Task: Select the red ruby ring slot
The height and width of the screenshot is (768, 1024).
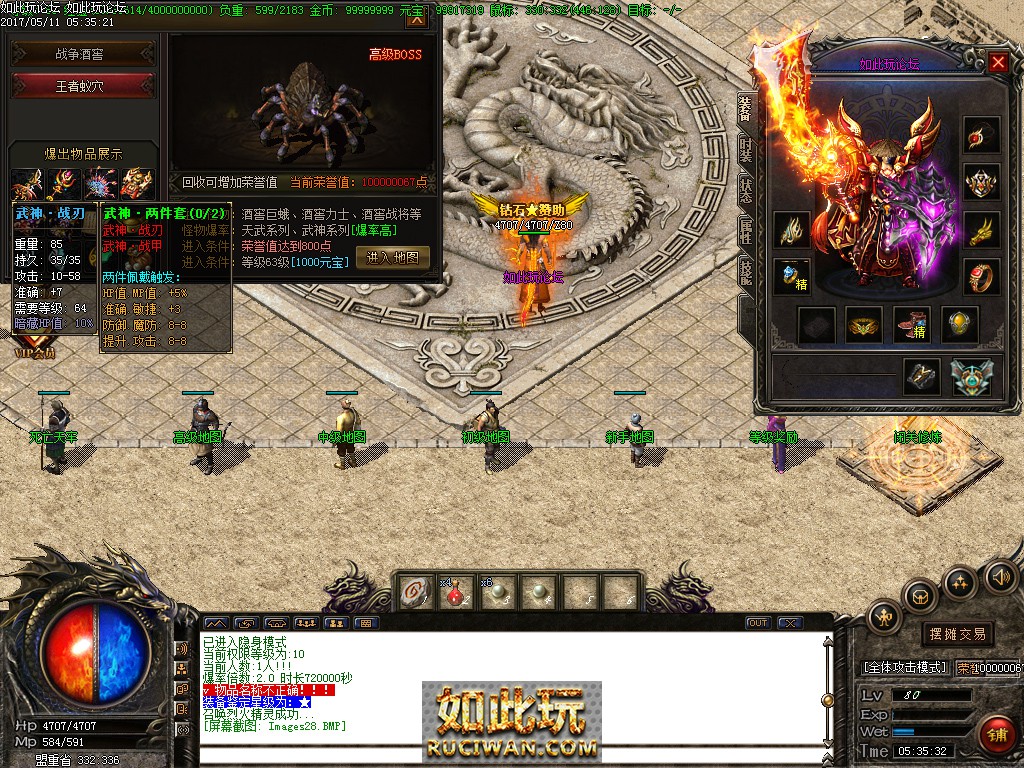Action: coord(981,276)
